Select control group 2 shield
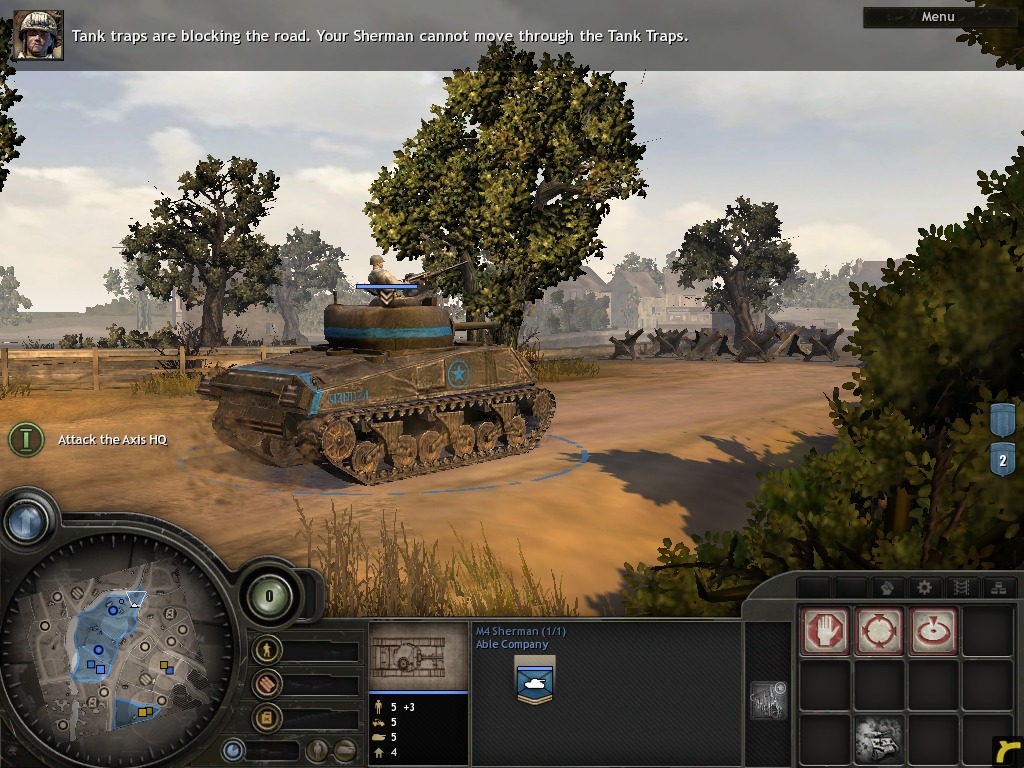The image size is (1024, 768). tap(1003, 461)
